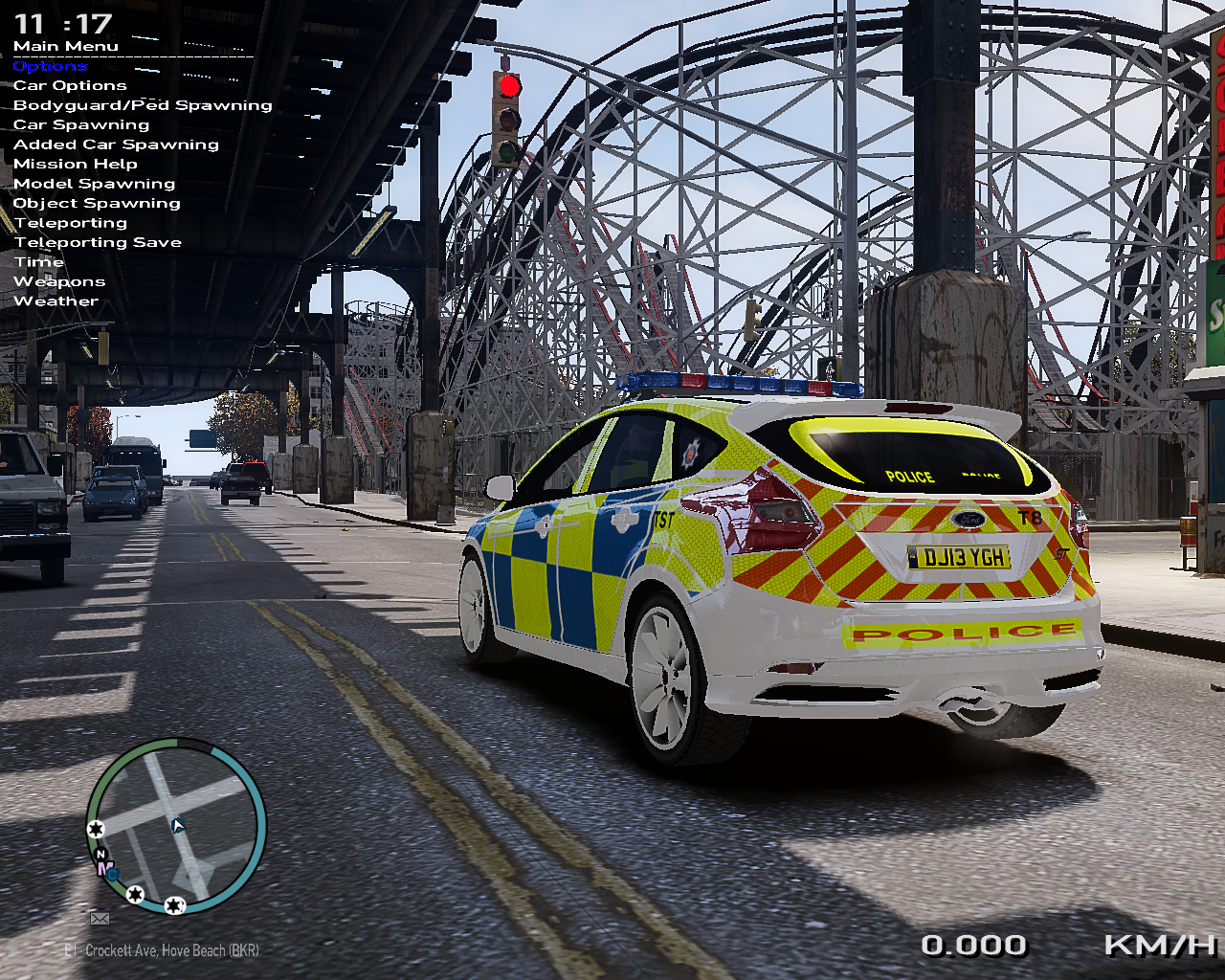Select Added Car Spawning

(116, 145)
